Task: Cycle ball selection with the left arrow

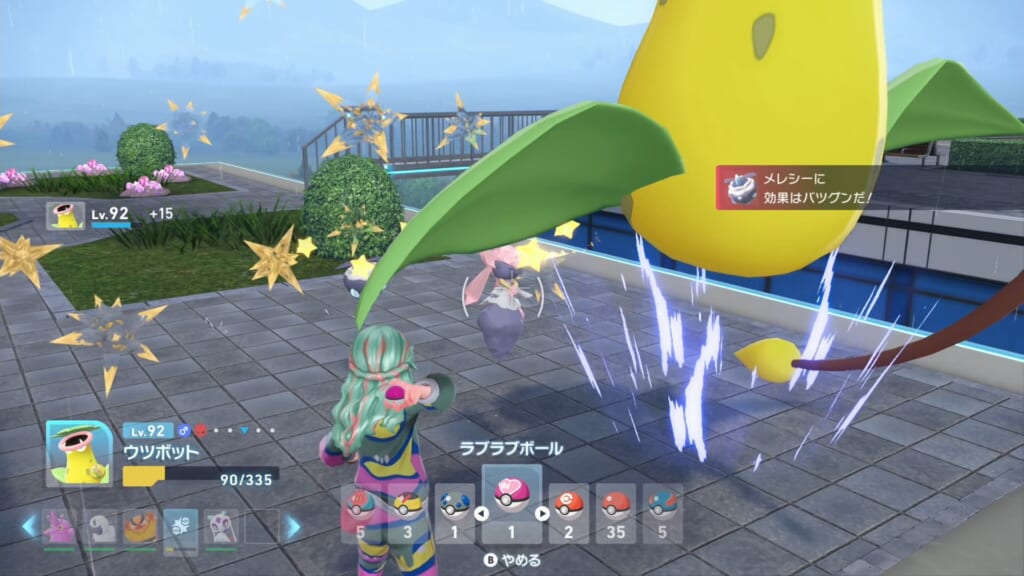Action: point(481,514)
